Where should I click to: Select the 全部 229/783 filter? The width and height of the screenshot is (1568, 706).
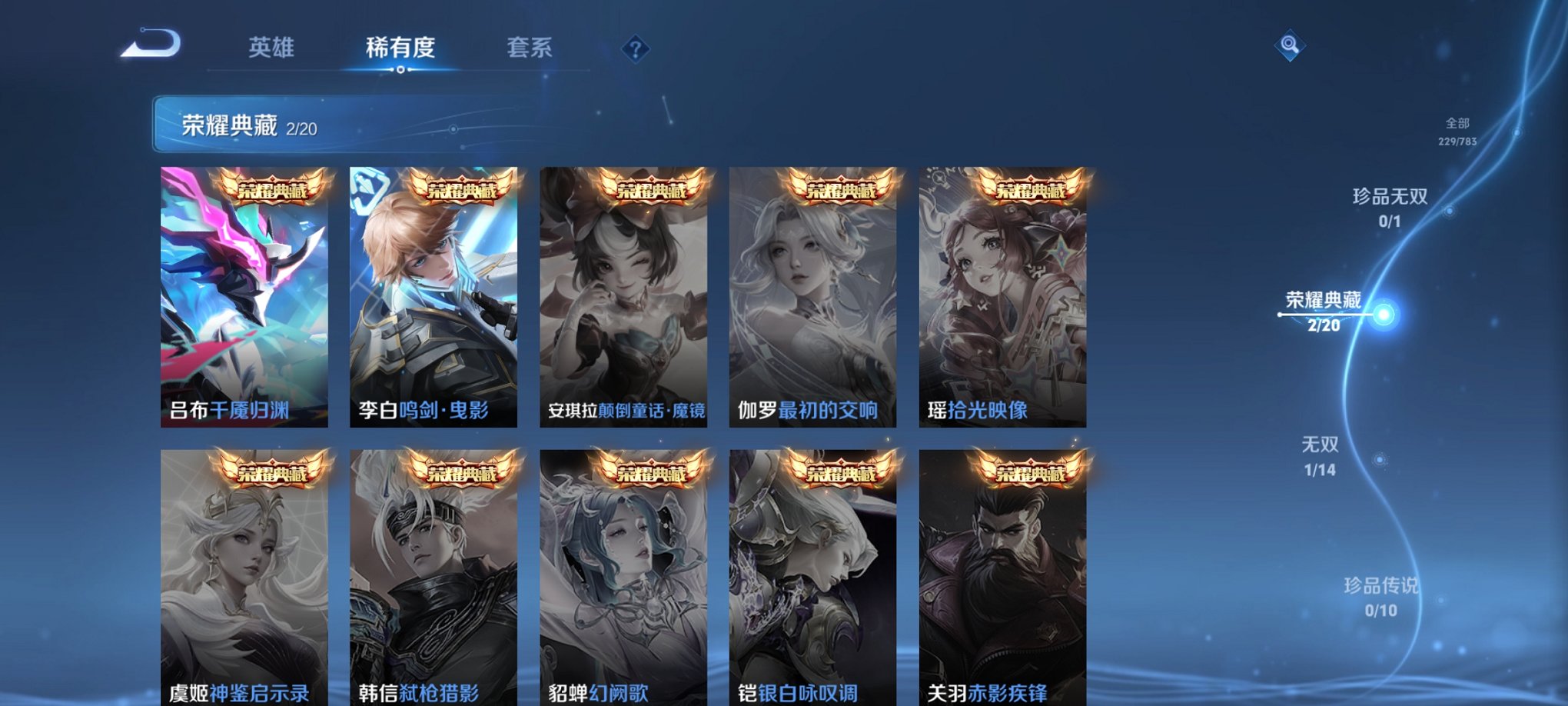[x=1457, y=131]
